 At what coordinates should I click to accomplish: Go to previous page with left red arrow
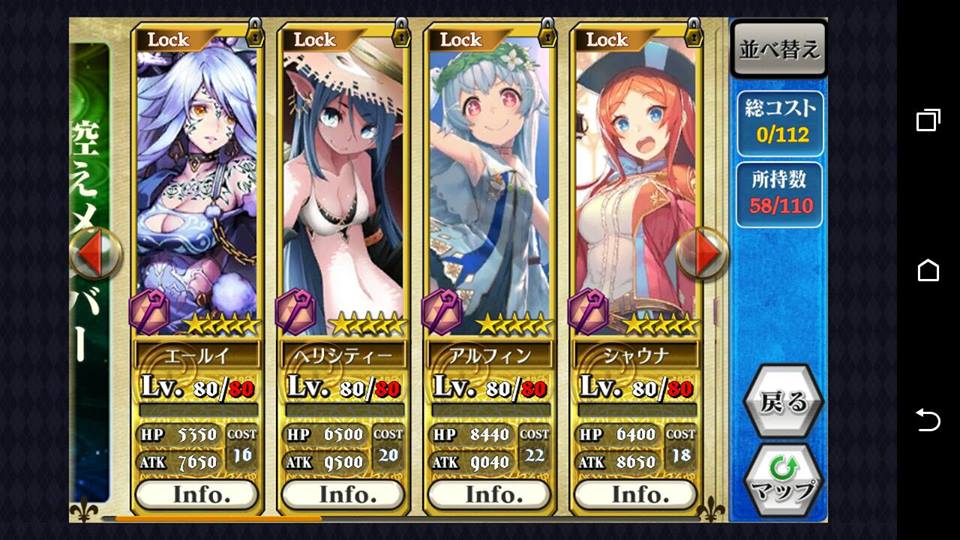95,254
